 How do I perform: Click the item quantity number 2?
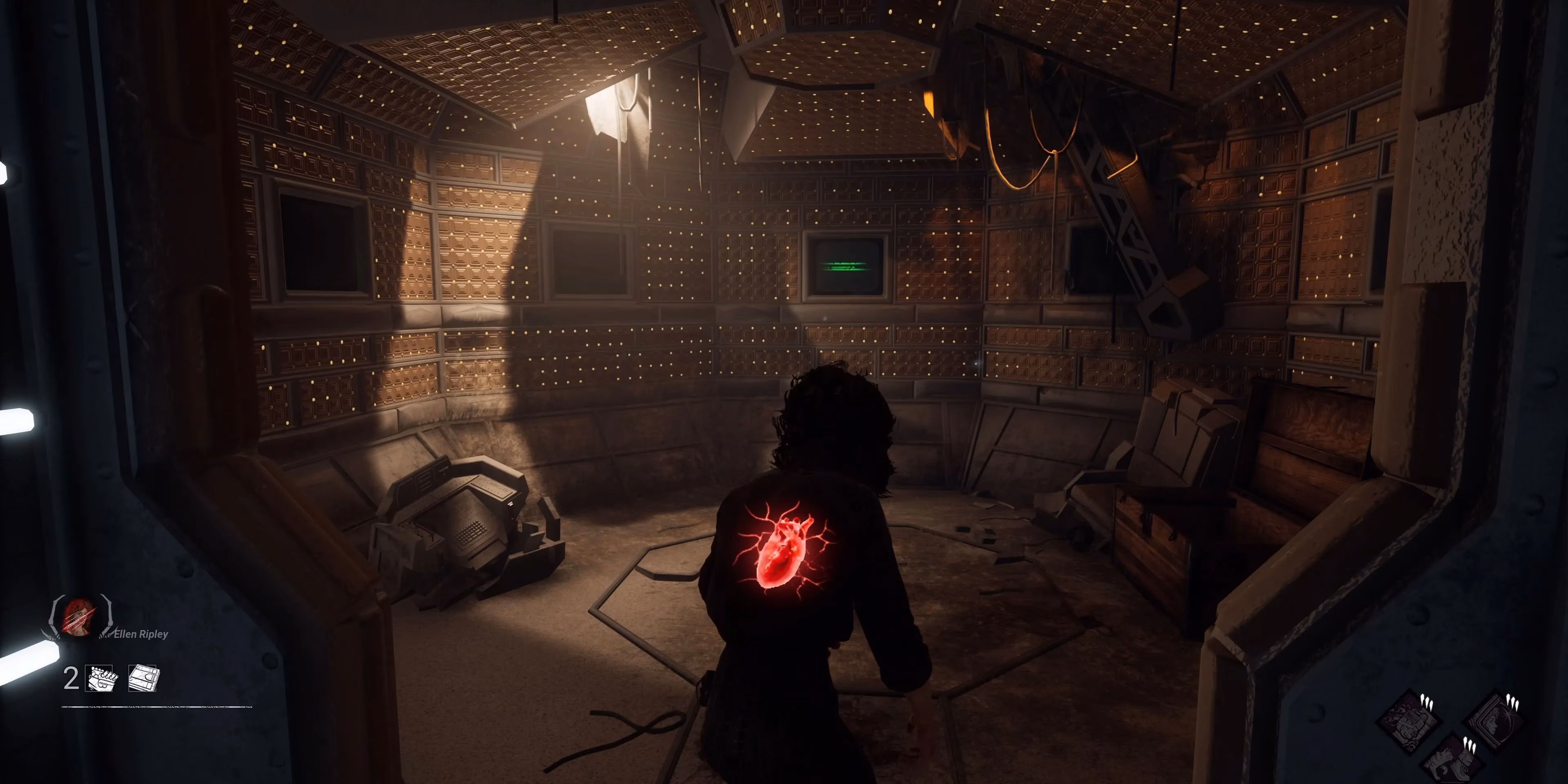[71, 679]
